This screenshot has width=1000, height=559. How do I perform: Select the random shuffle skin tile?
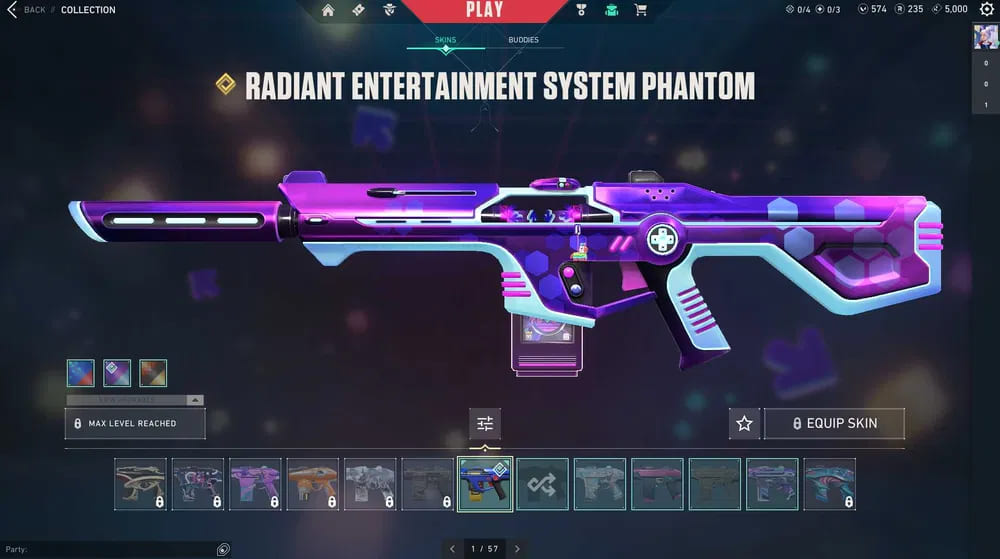pos(543,484)
